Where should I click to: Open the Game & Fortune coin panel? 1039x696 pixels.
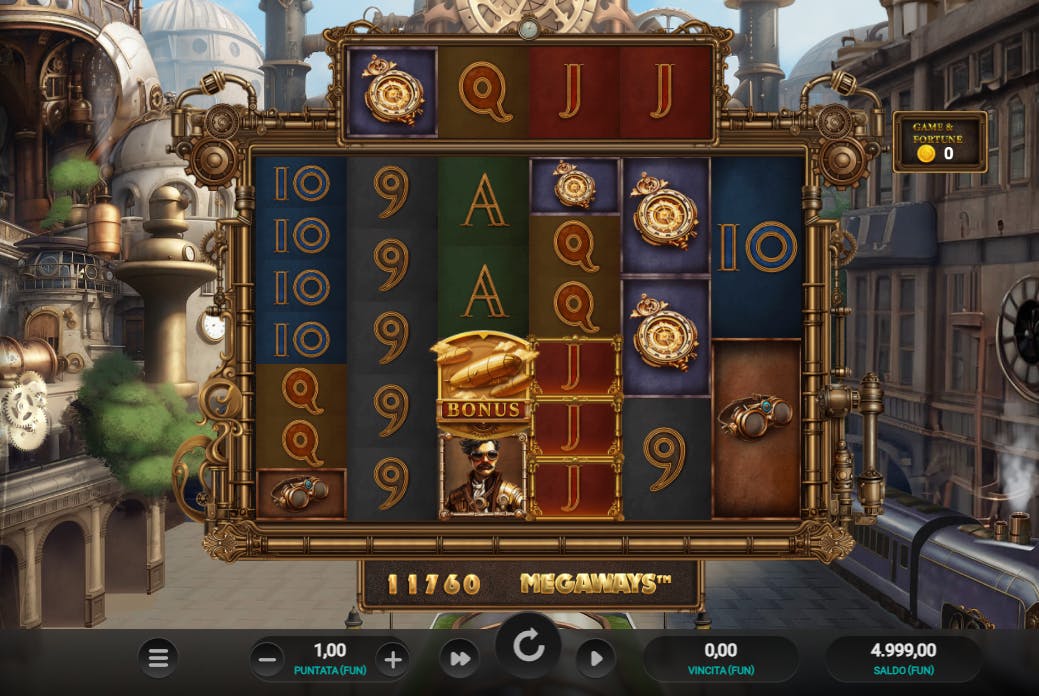click(939, 142)
